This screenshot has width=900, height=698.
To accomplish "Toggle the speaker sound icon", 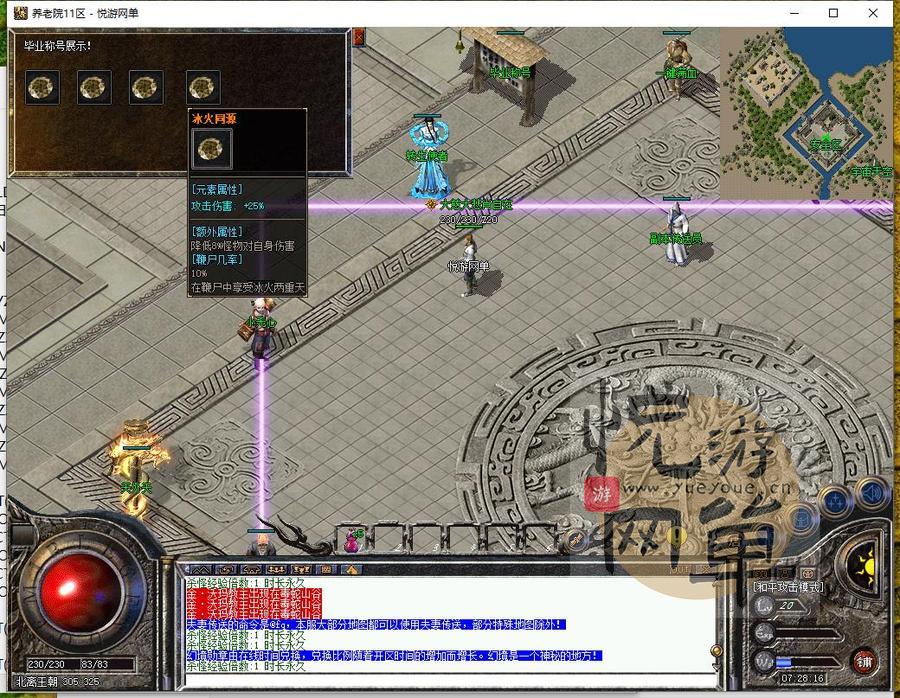I will coord(872,492).
